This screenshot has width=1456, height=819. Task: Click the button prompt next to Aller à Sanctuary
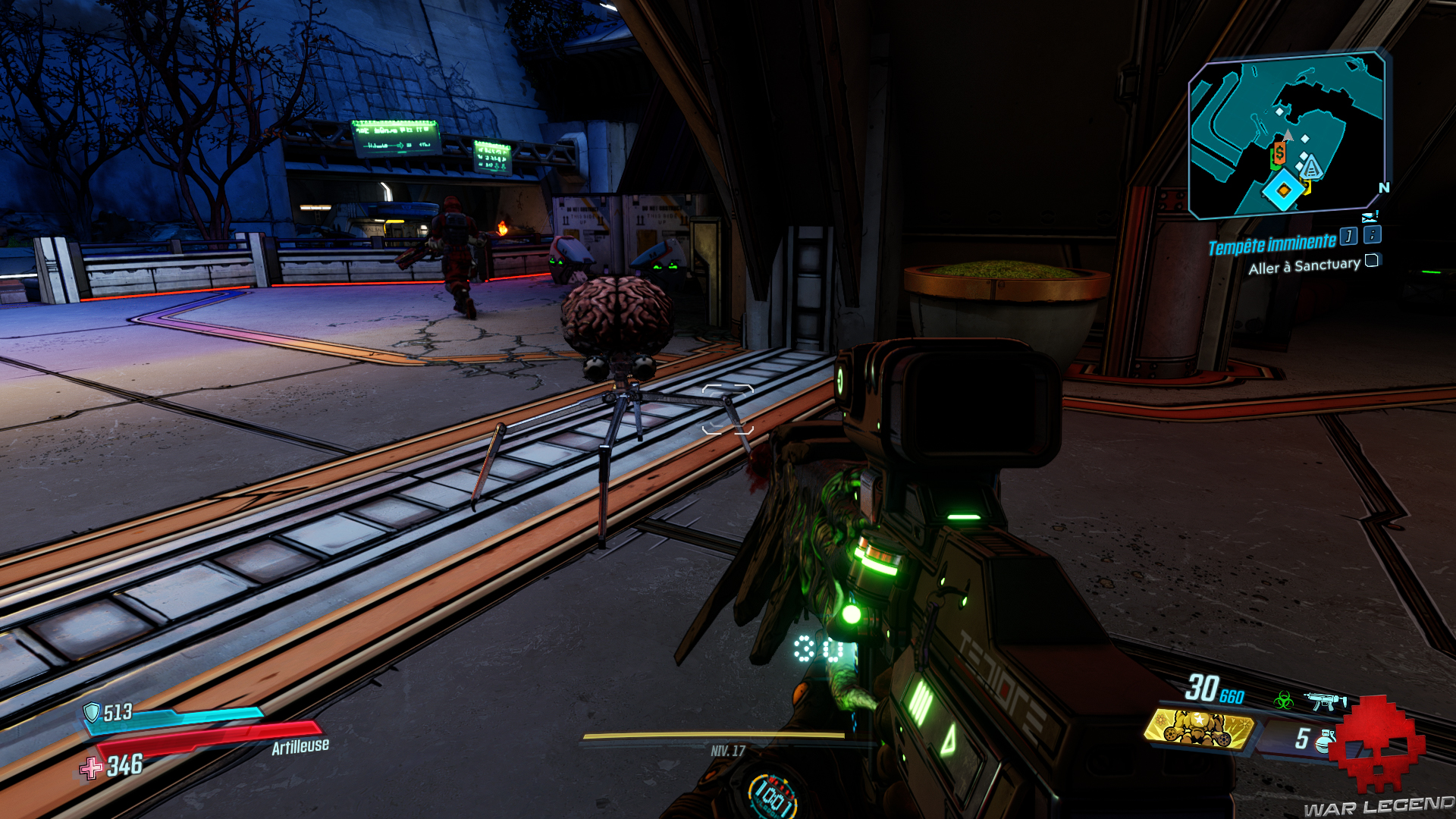click(x=1373, y=262)
